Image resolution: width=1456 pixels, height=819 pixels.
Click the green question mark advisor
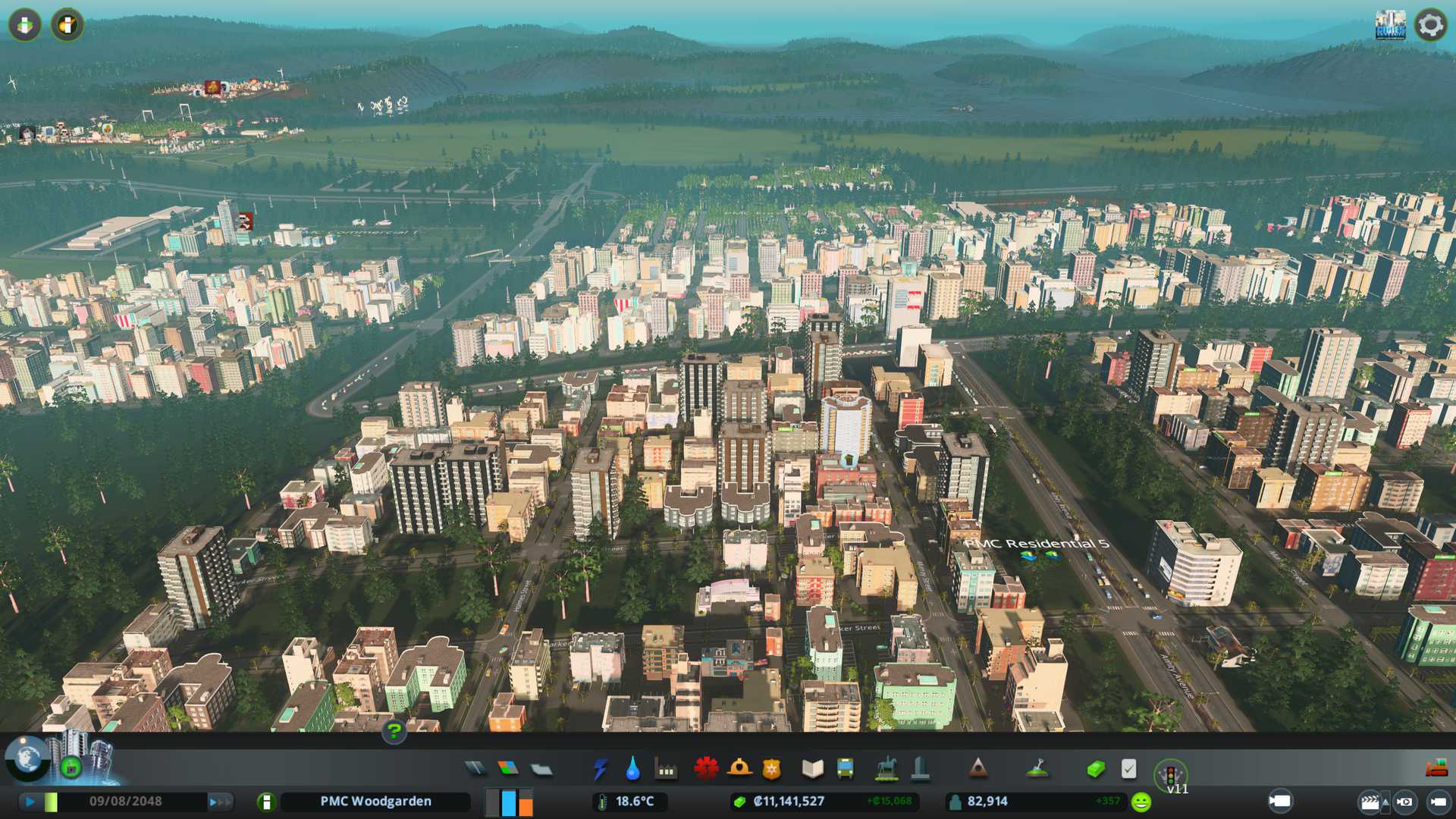click(x=394, y=731)
